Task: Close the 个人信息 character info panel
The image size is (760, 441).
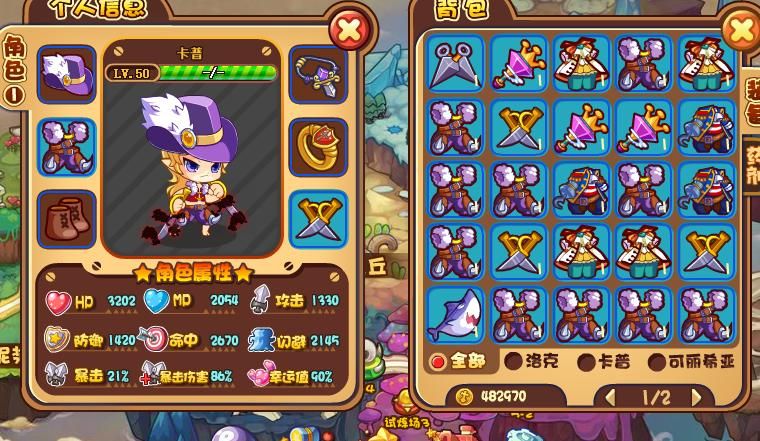Action: coord(349,30)
